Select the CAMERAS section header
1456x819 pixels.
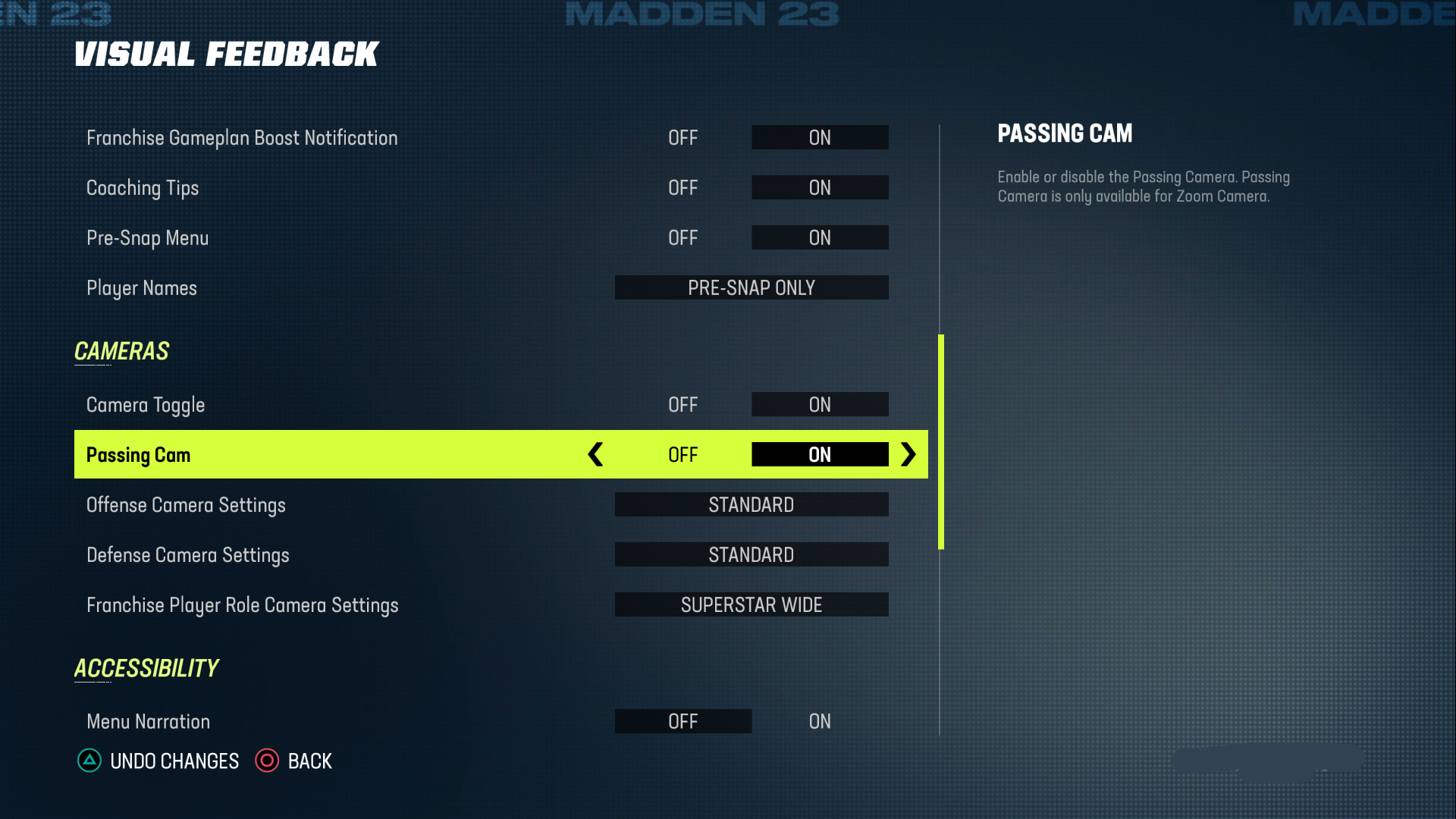(x=121, y=351)
